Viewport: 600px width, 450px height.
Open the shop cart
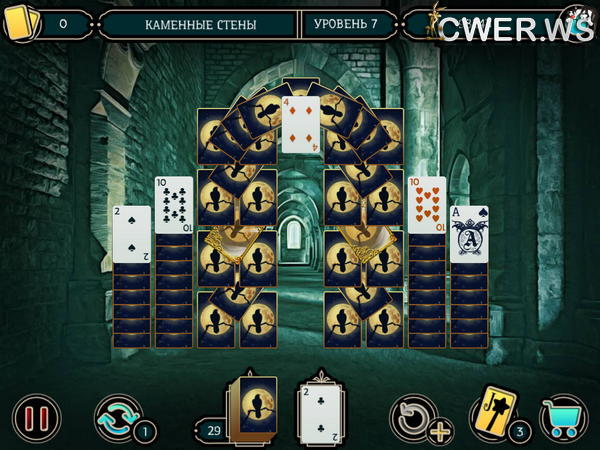(564, 417)
